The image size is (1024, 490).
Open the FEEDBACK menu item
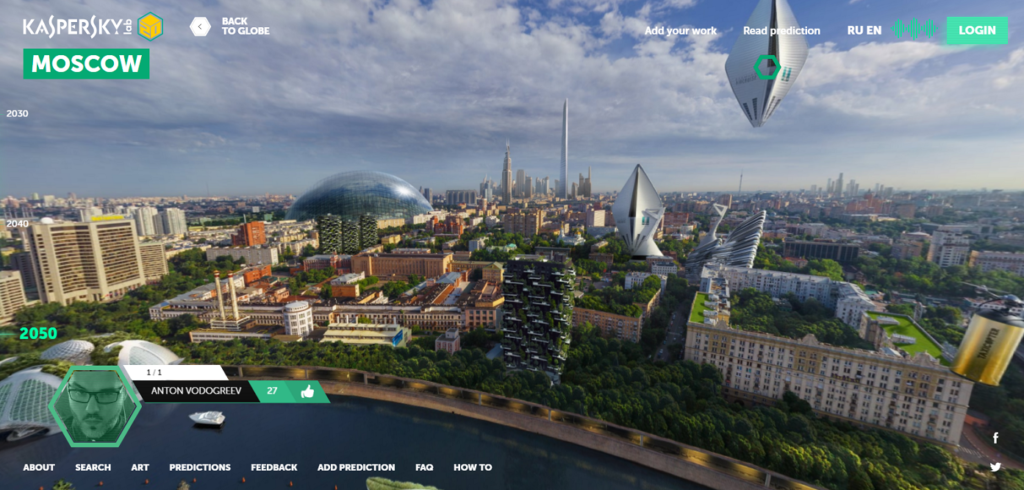(x=274, y=467)
